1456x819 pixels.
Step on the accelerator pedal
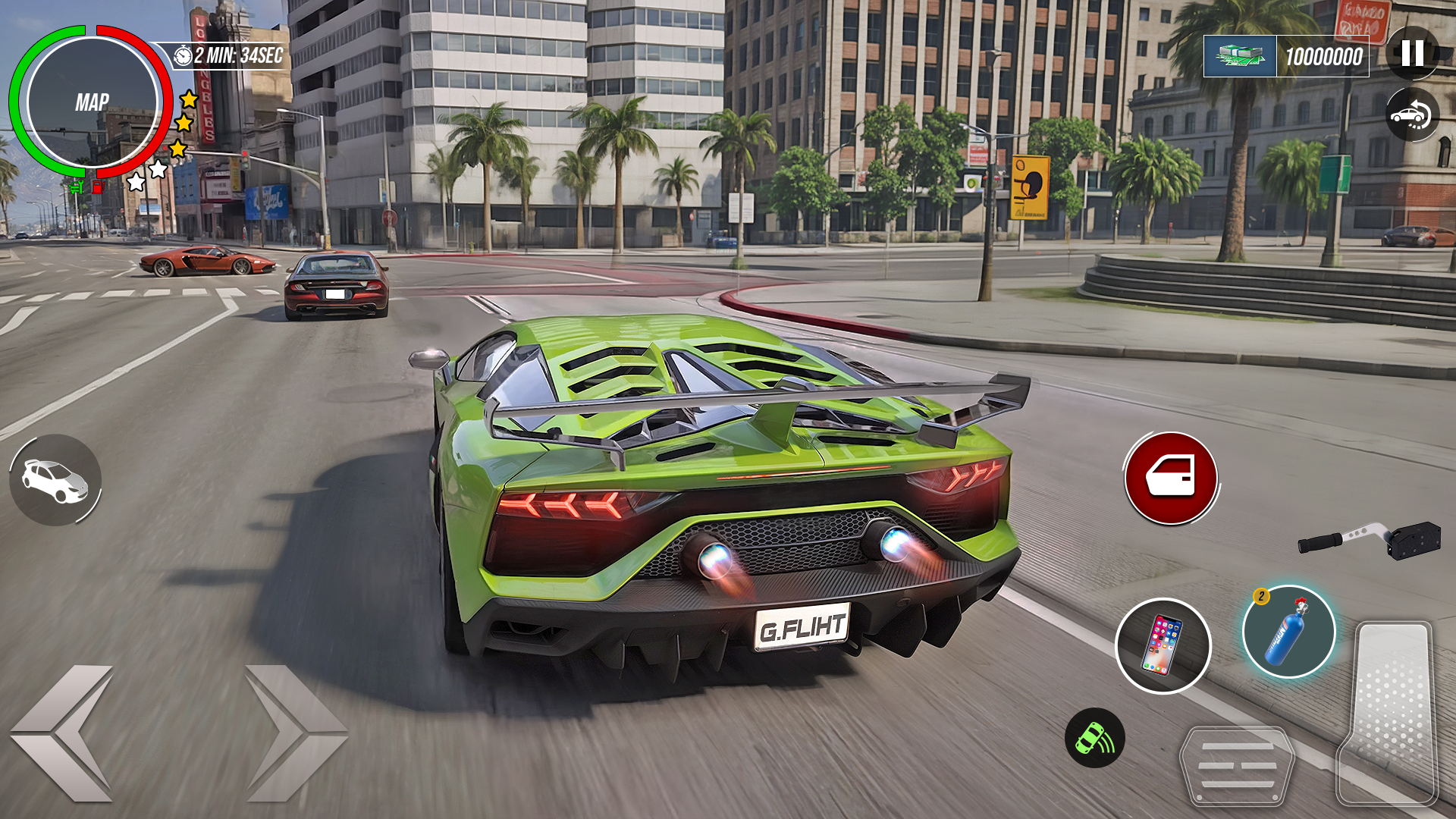click(x=1389, y=711)
